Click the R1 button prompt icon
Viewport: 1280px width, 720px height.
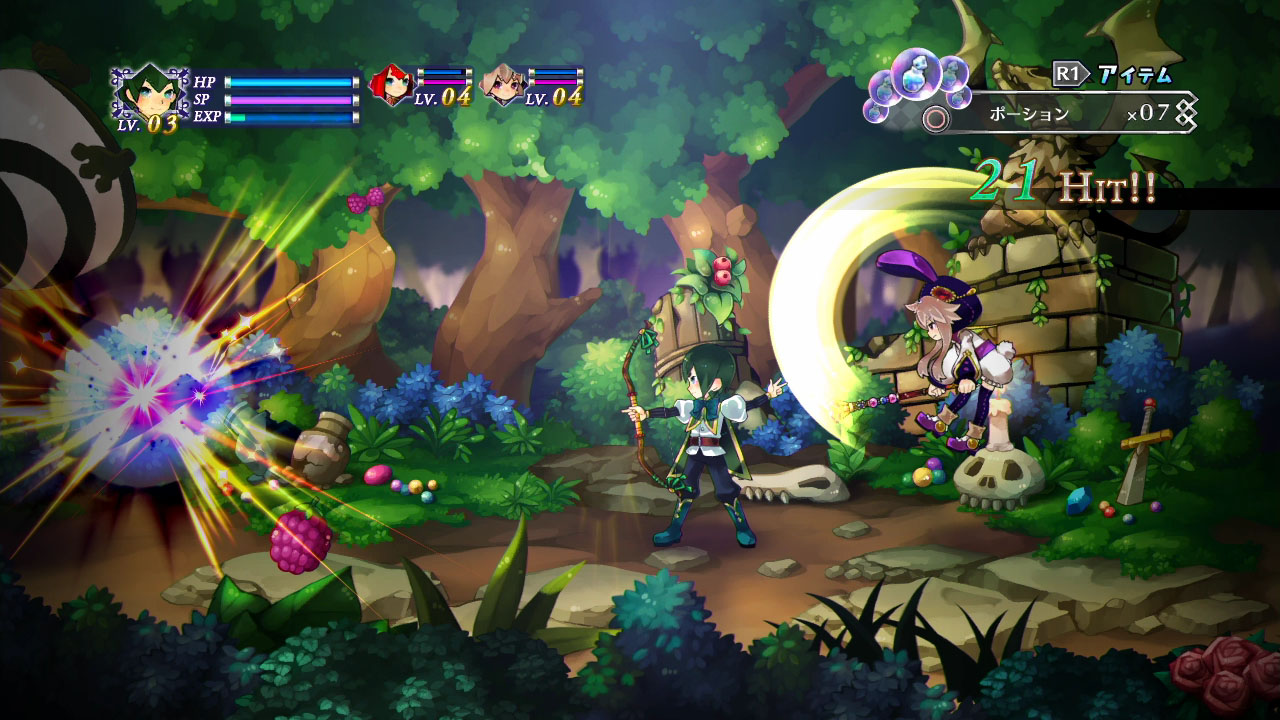pos(1068,72)
